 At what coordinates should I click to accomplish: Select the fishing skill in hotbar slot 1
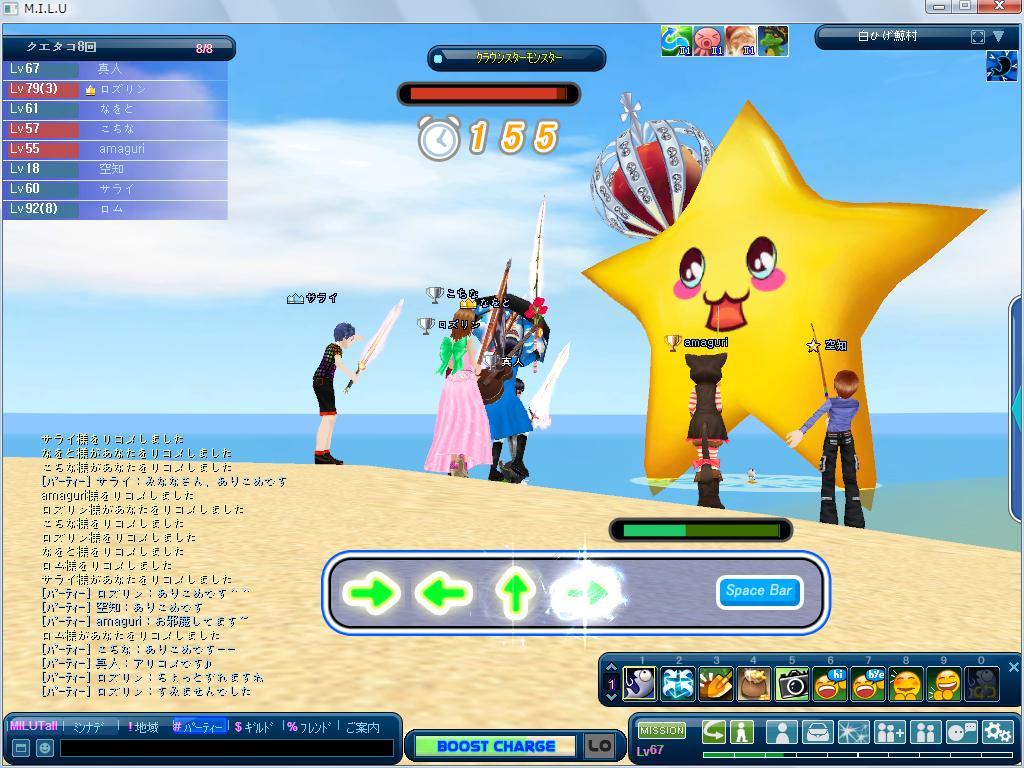point(640,684)
